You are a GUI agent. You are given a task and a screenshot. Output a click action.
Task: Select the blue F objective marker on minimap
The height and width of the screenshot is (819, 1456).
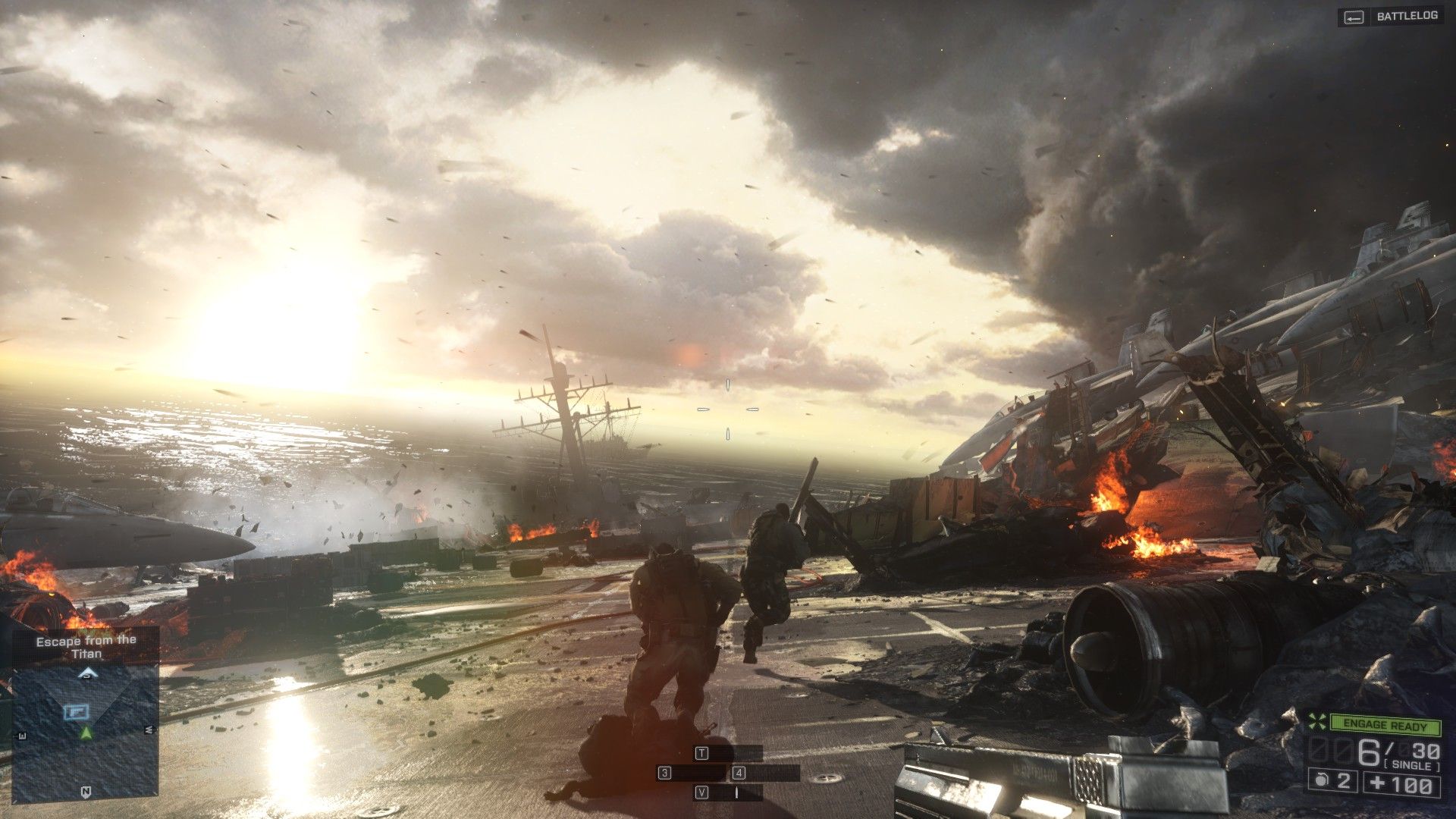tap(77, 711)
